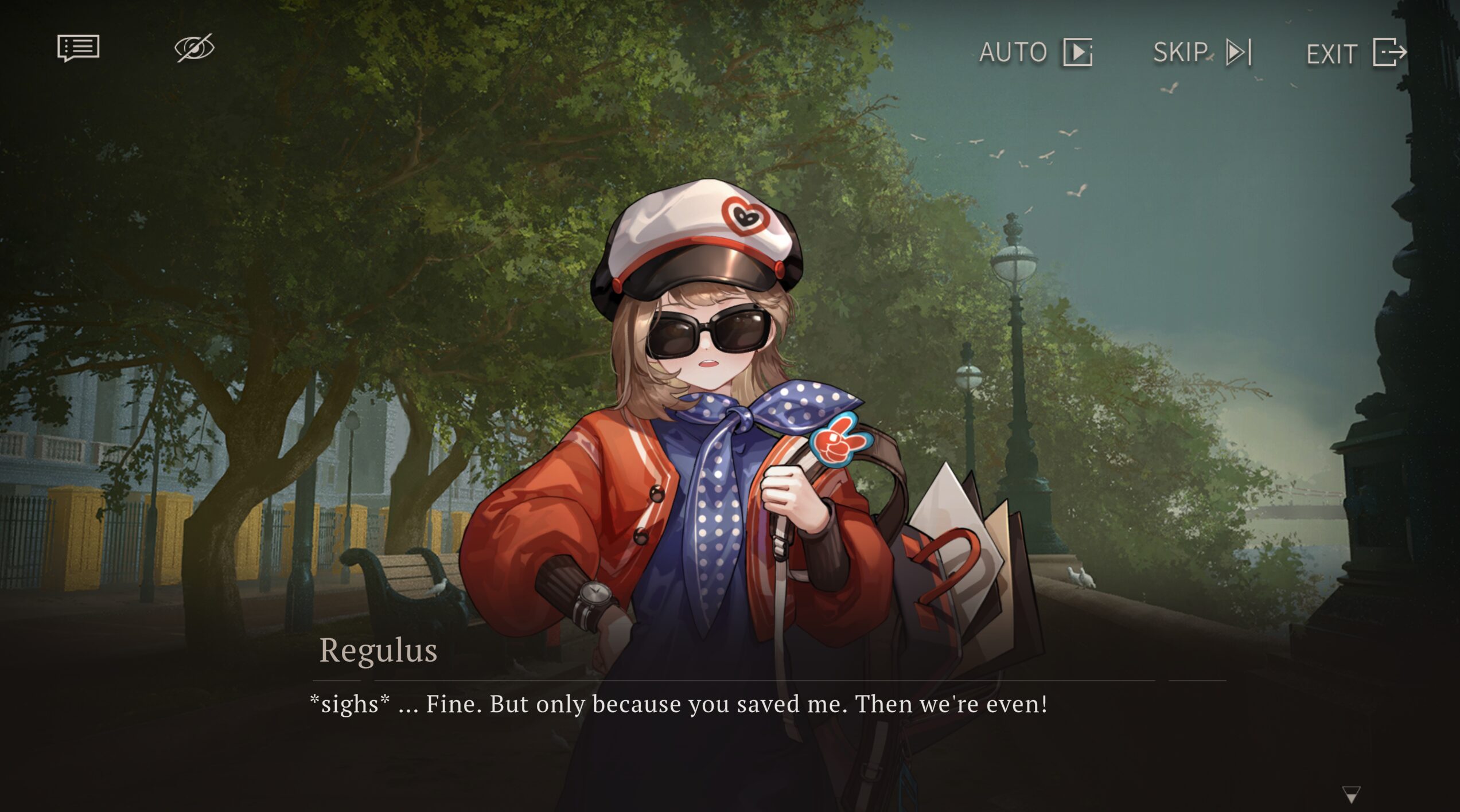Image resolution: width=1460 pixels, height=812 pixels.
Task: Exit the cutscene
Action: (1356, 53)
